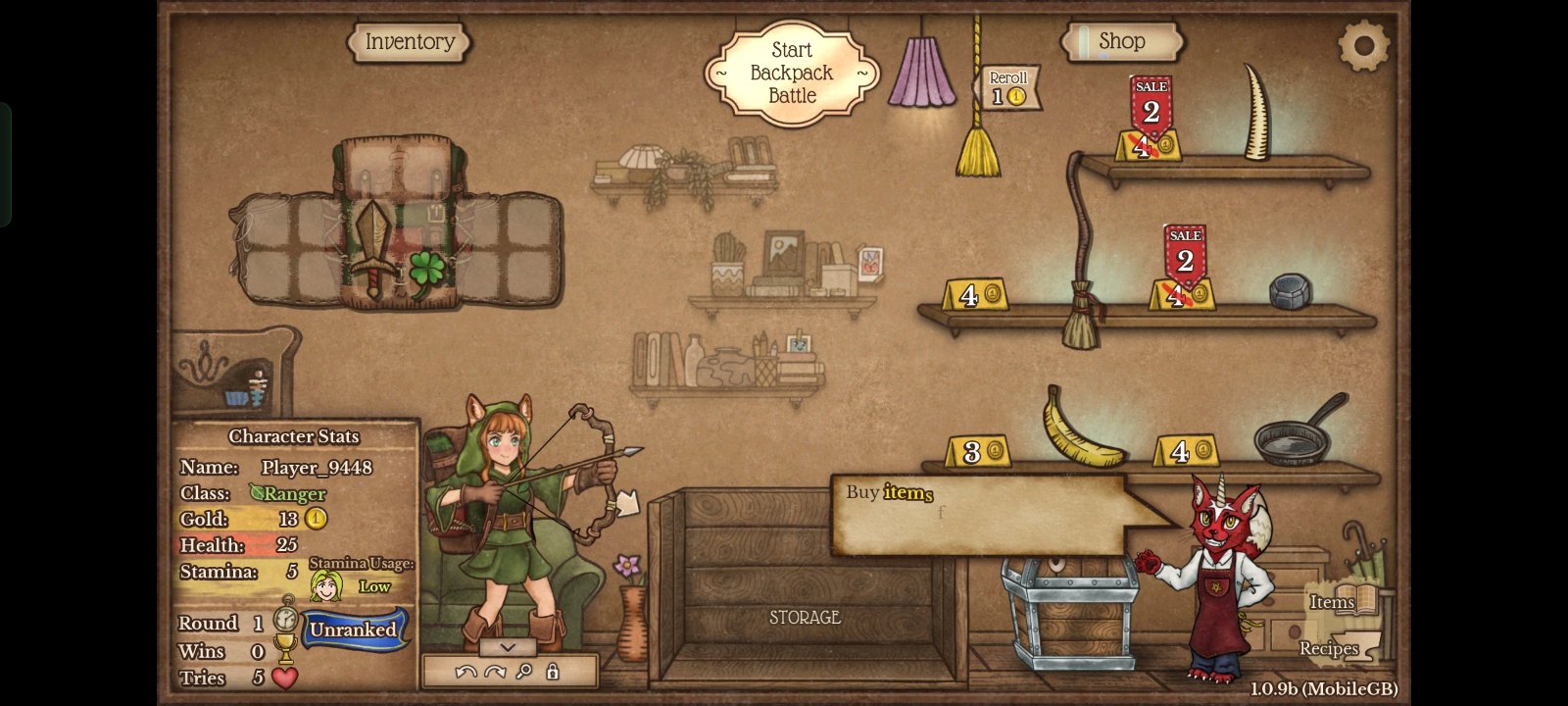1568x706 pixels.
Task: Pick the gray stone on sale
Action: [x=1290, y=291]
